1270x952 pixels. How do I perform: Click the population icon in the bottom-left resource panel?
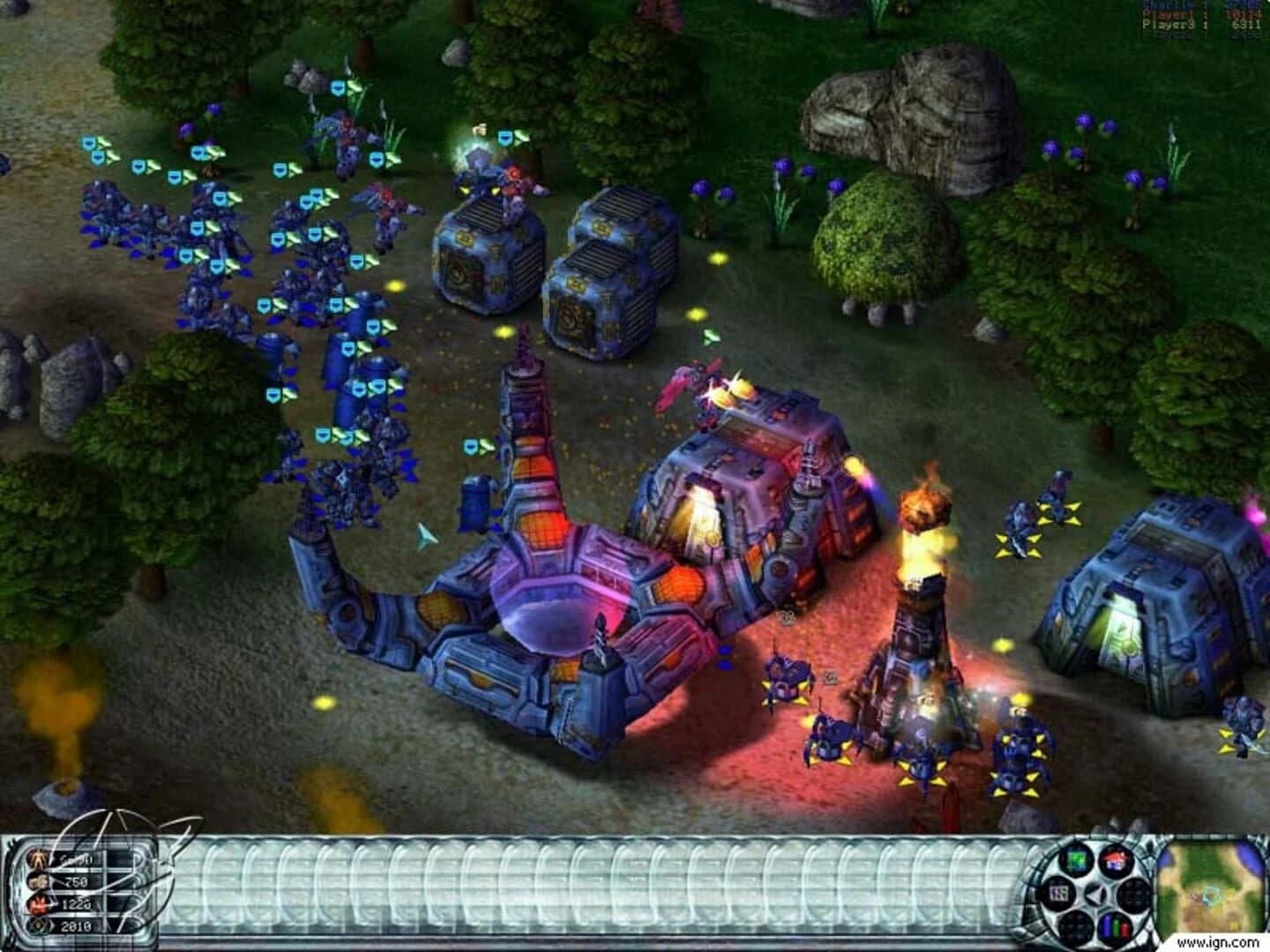(x=37, y=859)
